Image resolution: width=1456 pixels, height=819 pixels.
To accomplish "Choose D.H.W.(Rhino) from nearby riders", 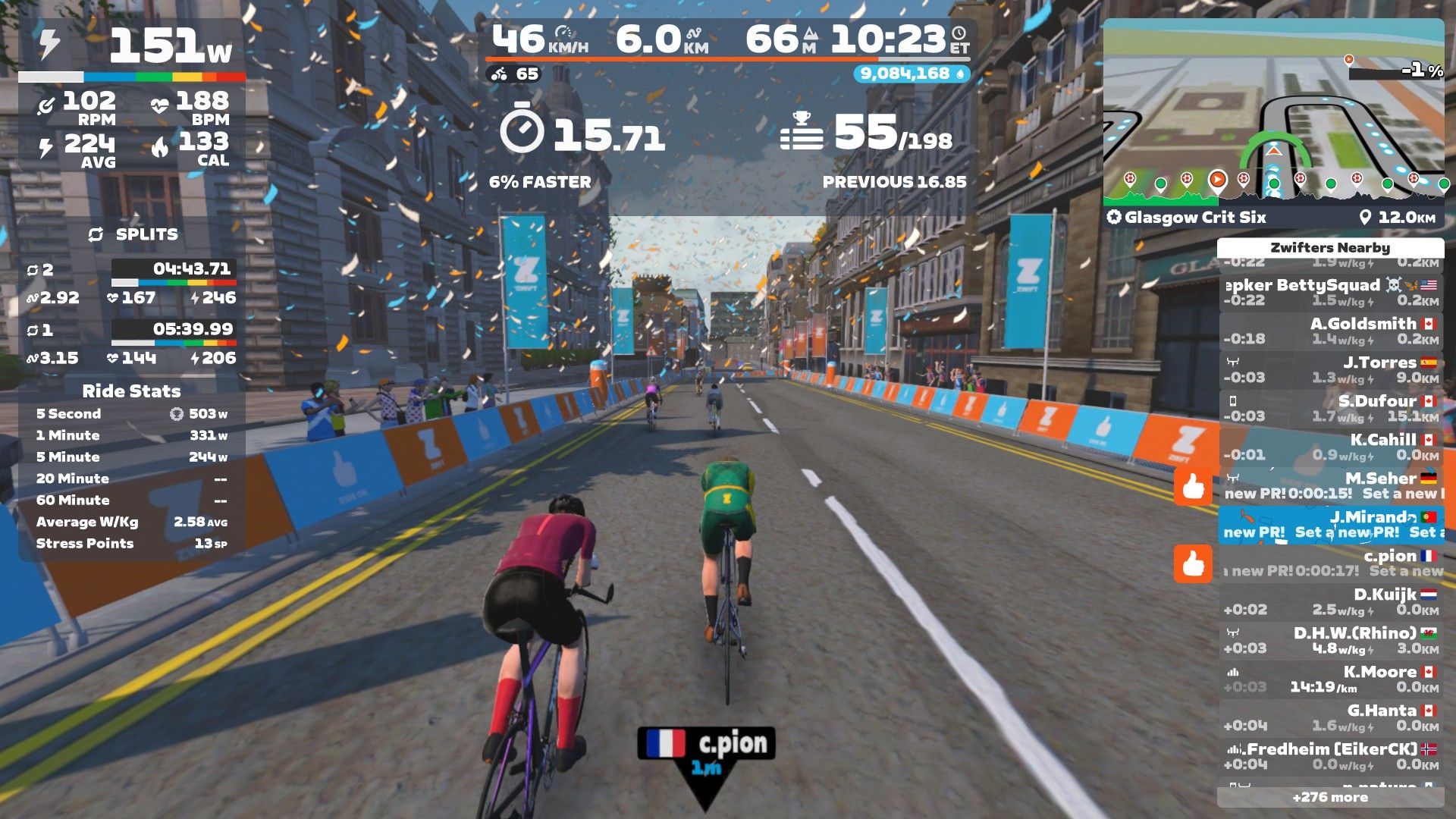I will [1331, 641].
